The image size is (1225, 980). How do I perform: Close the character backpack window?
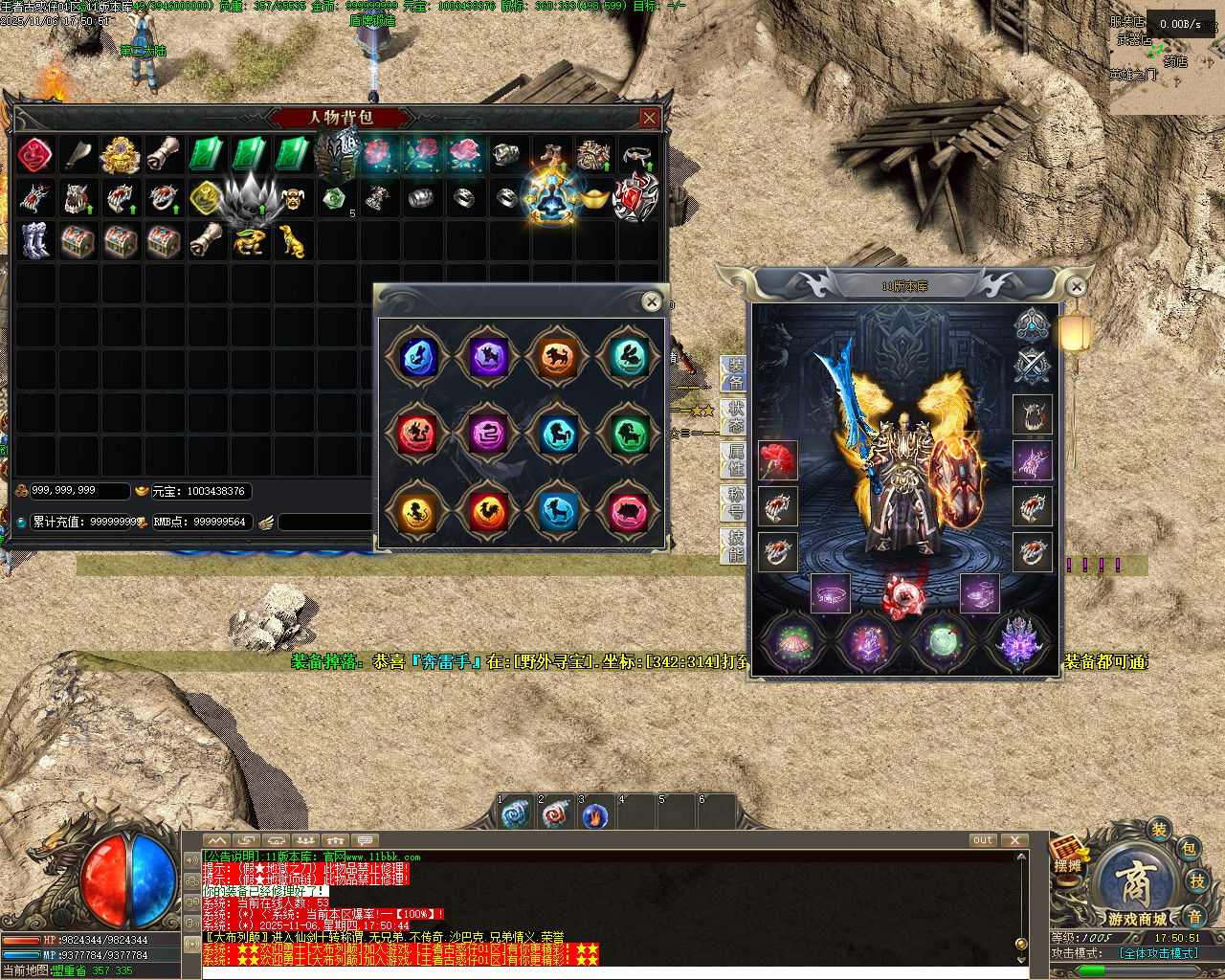(x=650, y=118)
